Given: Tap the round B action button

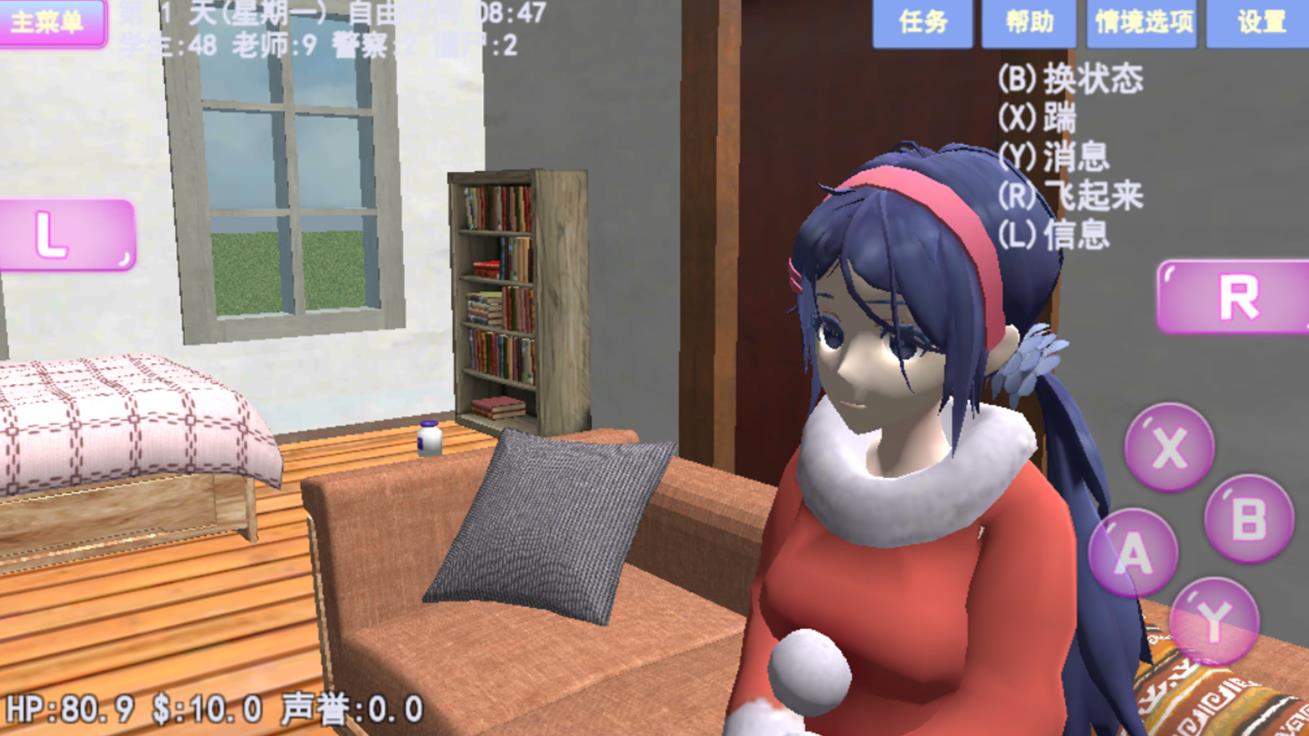Looking at the screenshot, I should (x=1248, y=518).
